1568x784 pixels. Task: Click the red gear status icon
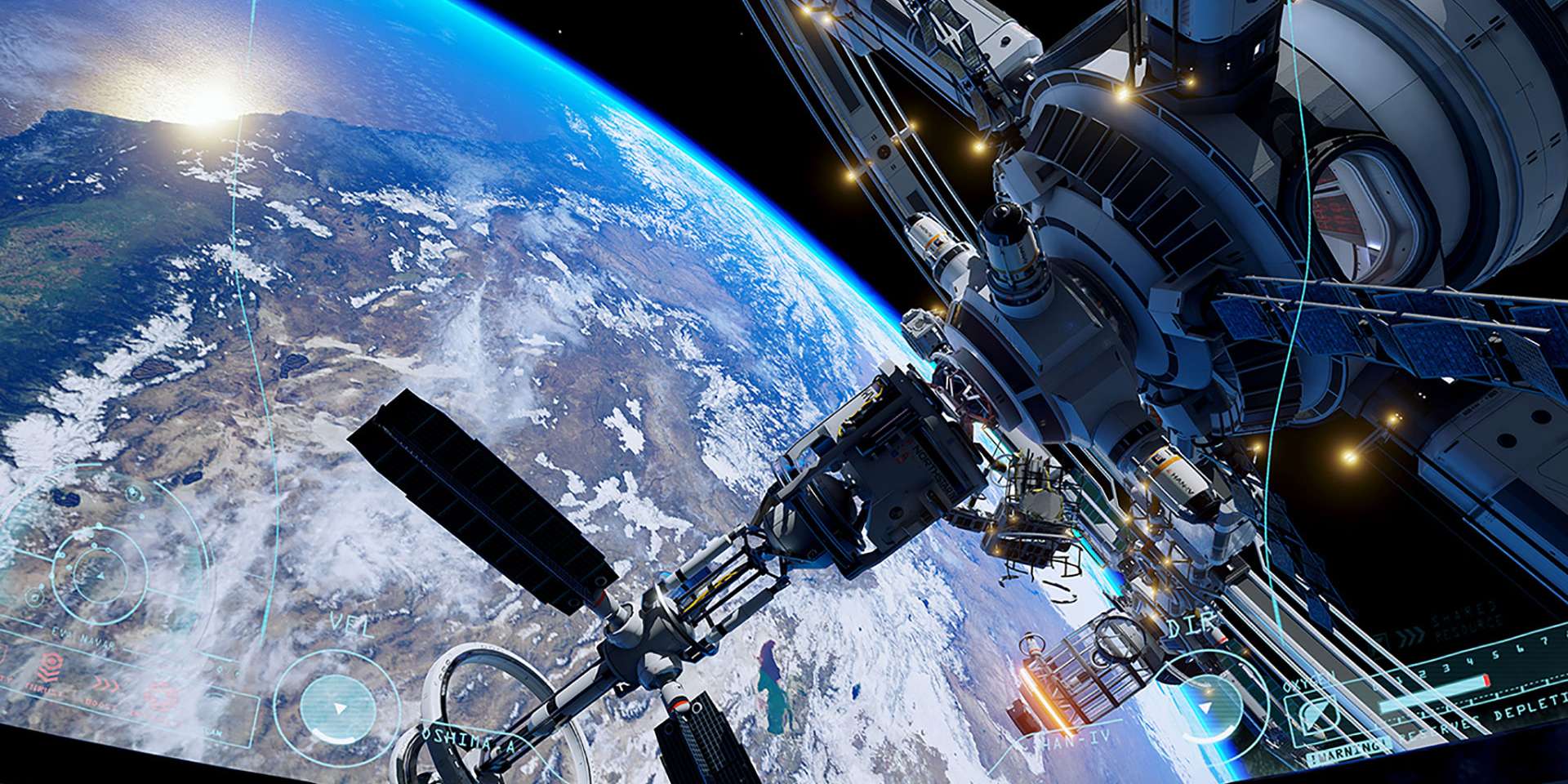point(159,697)
